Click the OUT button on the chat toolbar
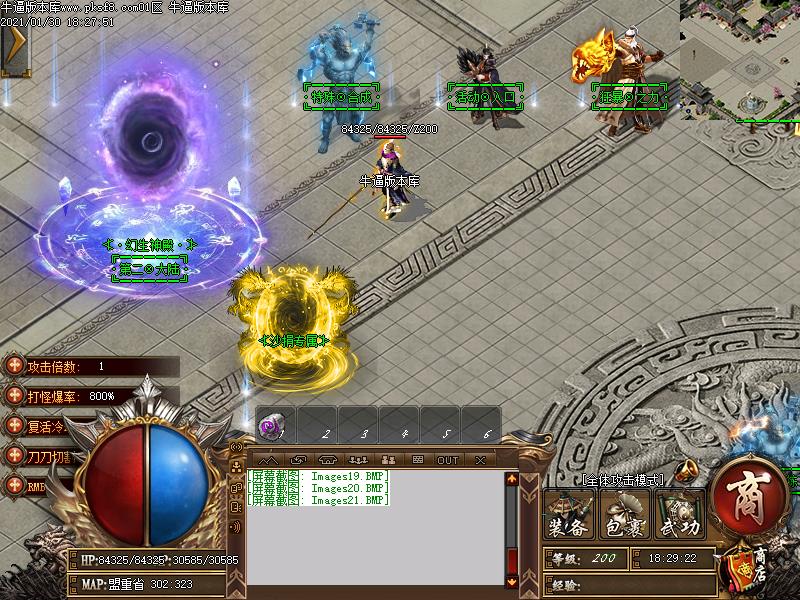The width and height of the screenshot is (800, 600). click(x=447, y=460)
